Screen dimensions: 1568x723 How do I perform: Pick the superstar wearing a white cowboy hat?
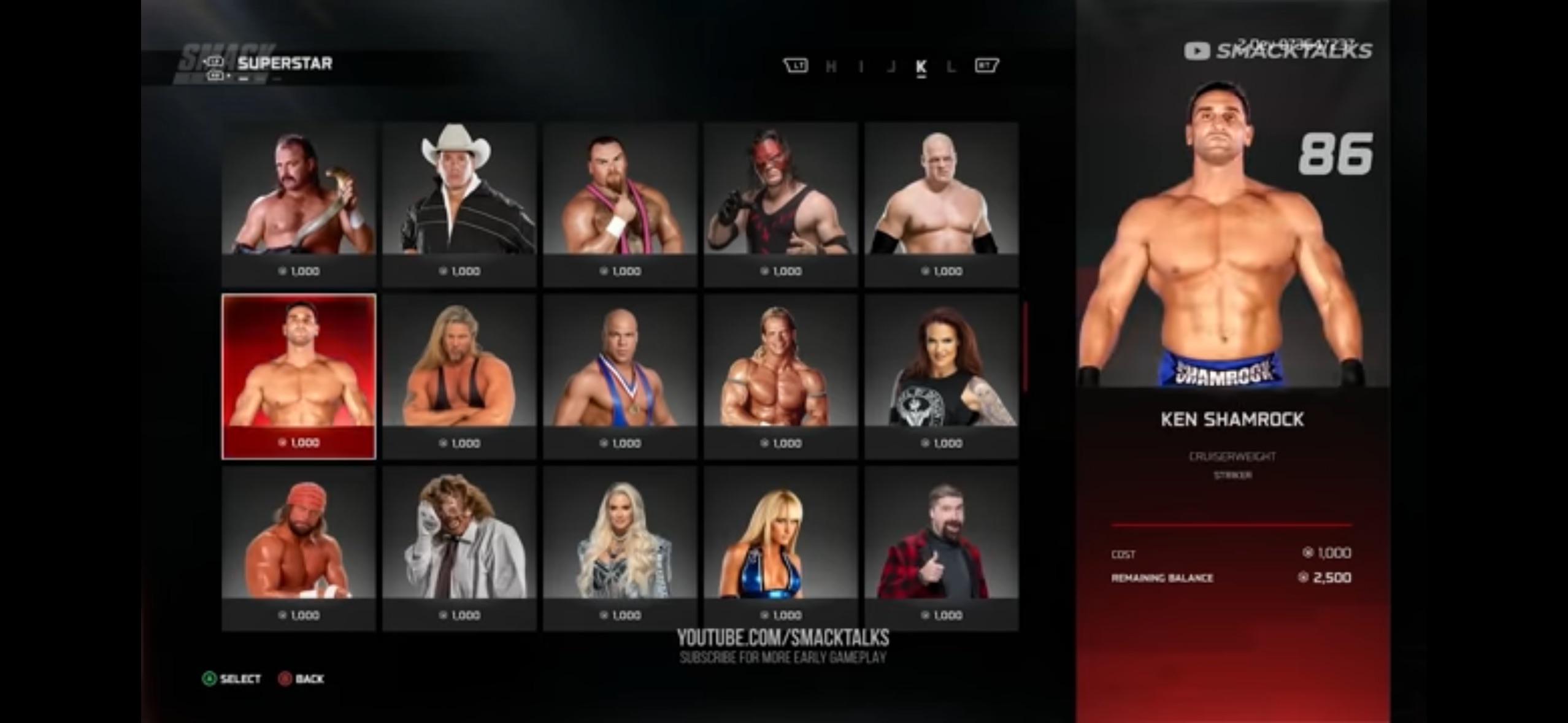pyautogui.click(x=459, y=204)
